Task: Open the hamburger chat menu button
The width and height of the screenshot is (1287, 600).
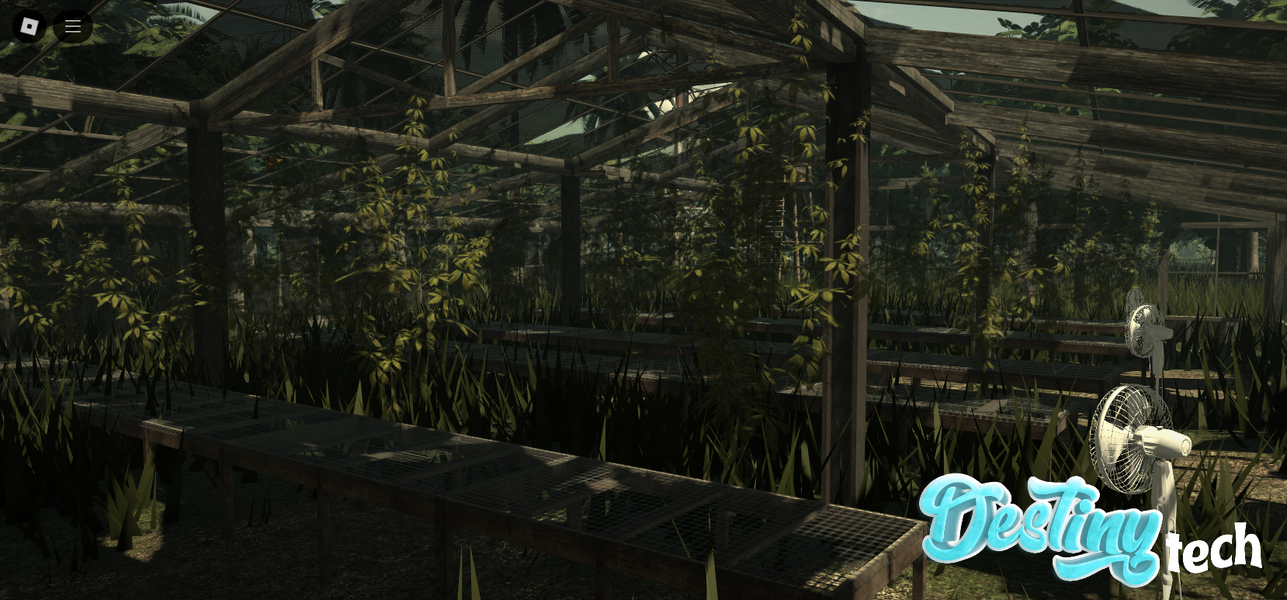Action: [x=73, y=26]
